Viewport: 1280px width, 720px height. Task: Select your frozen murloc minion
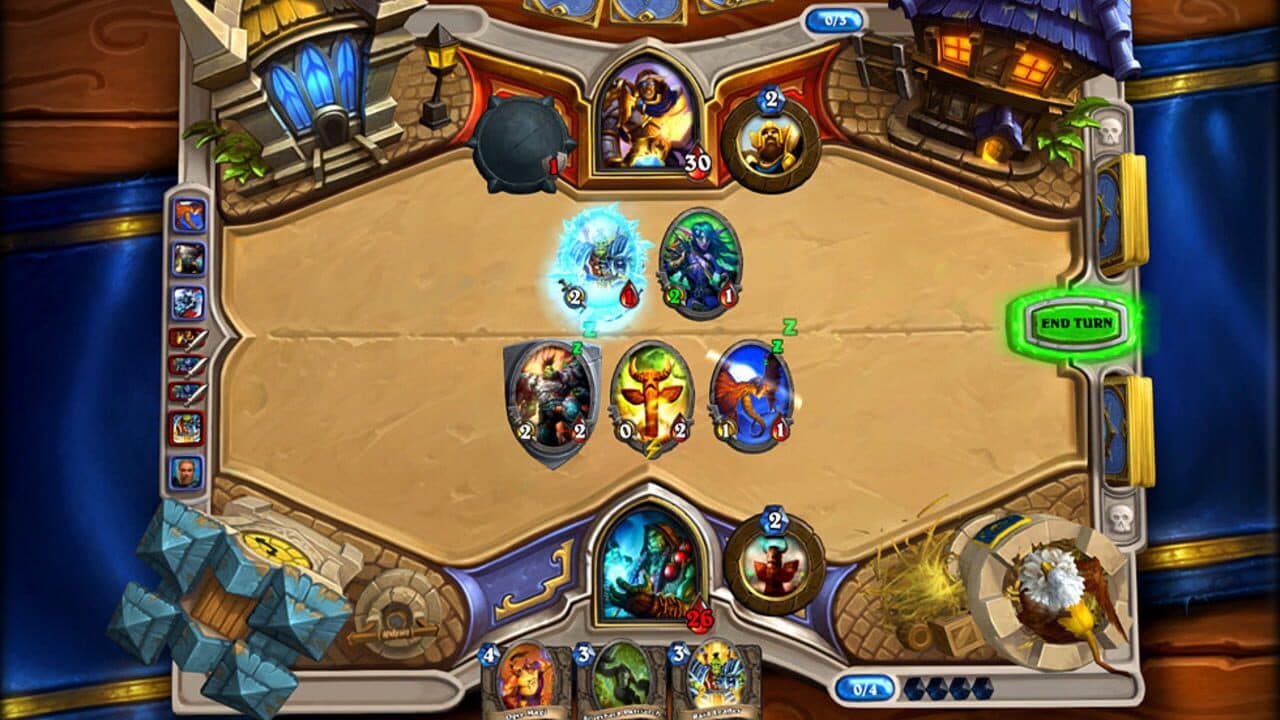pos(598,263)
